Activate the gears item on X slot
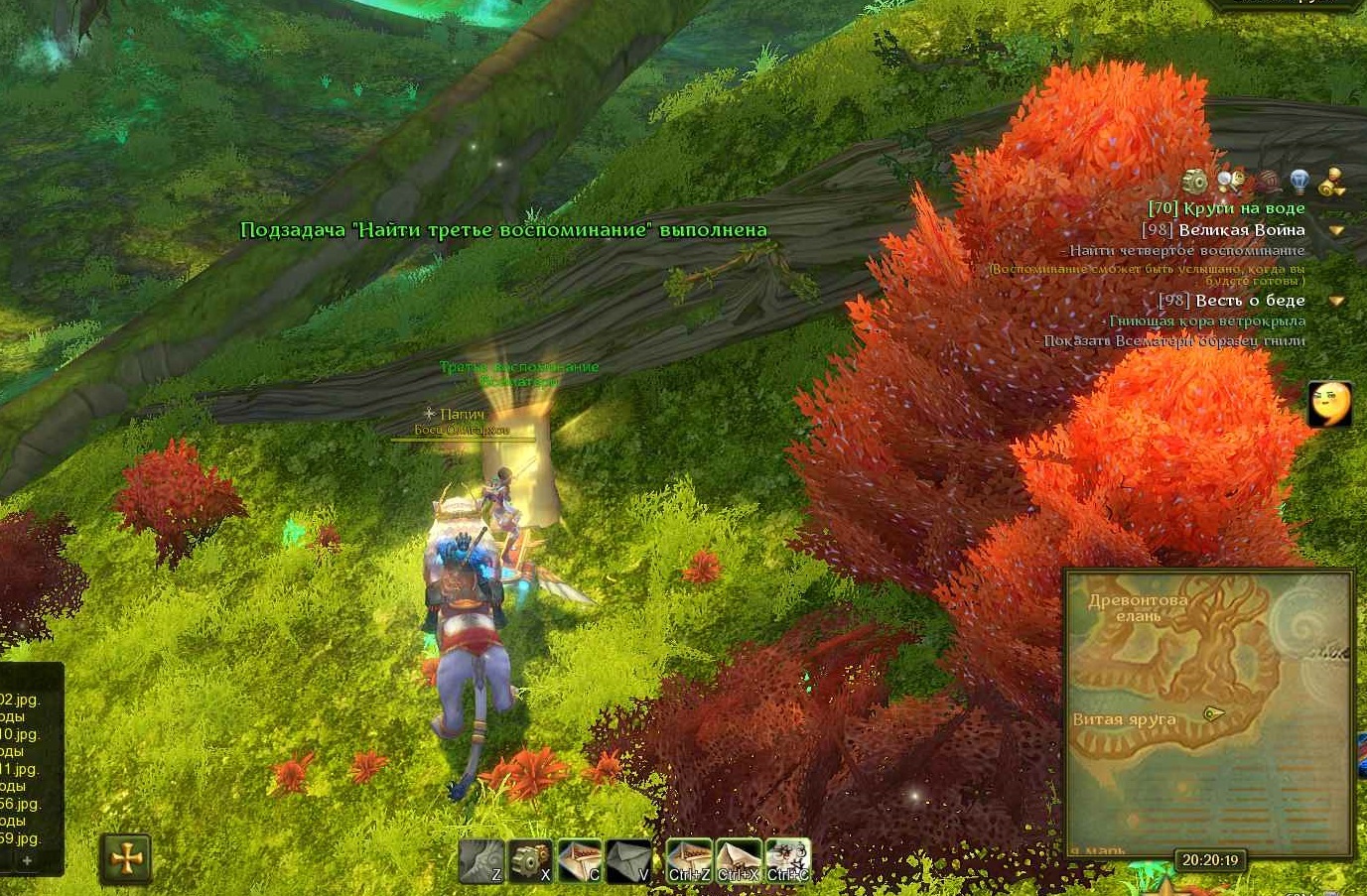 tap(530, 860)
